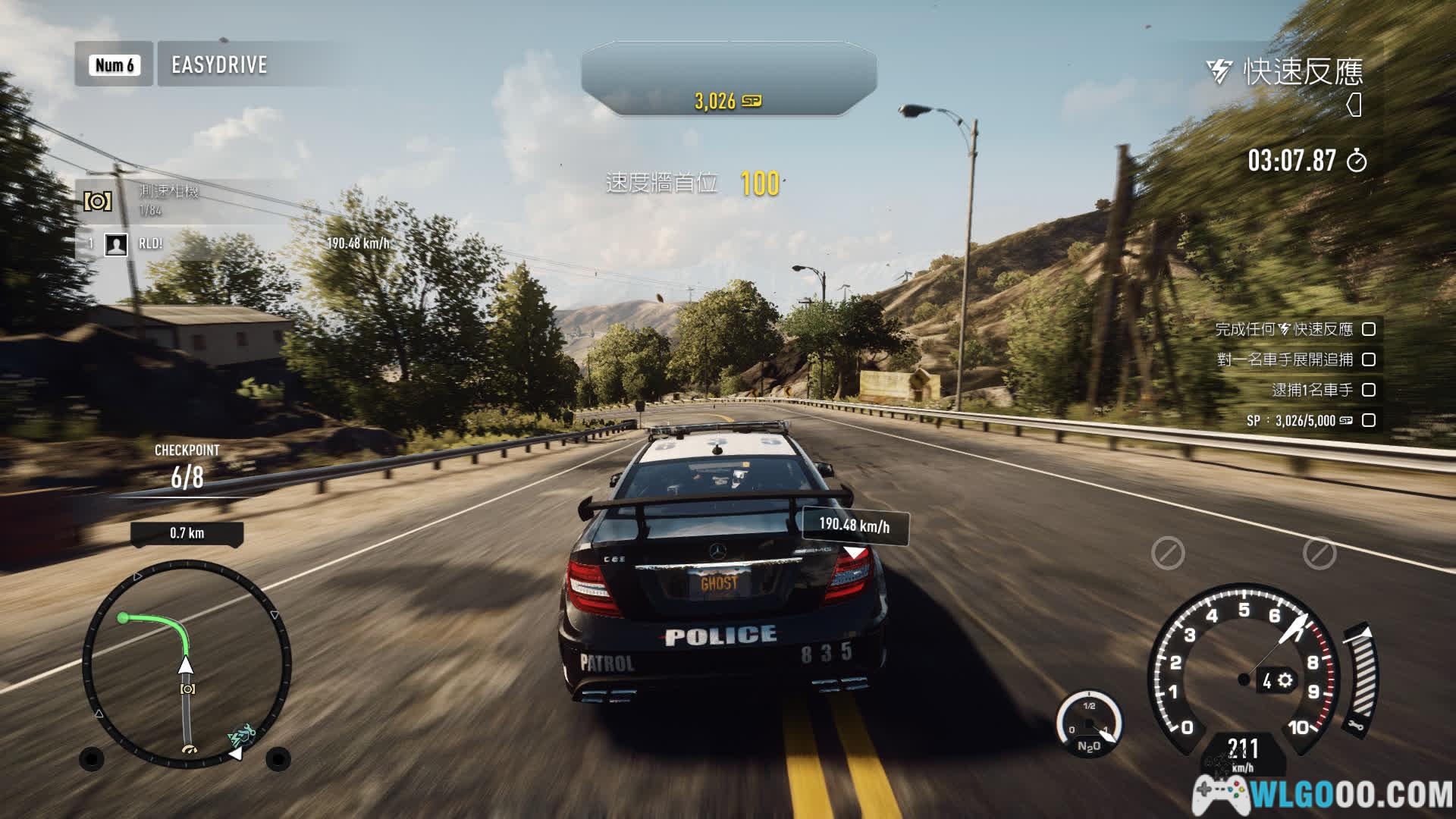The image size is (1456, 819).
Task: Click the speed camera tracker icon
Action: click(98, 201)
